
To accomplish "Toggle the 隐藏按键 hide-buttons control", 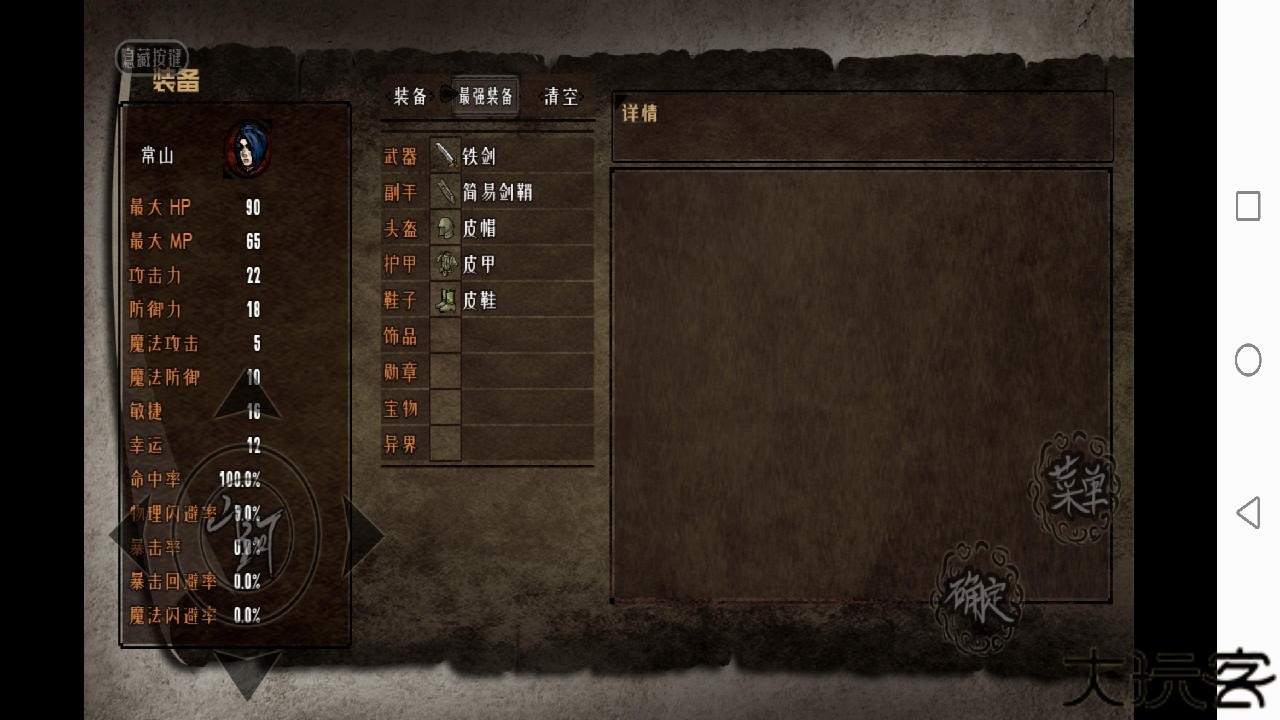I will click(x=152, y=56).
